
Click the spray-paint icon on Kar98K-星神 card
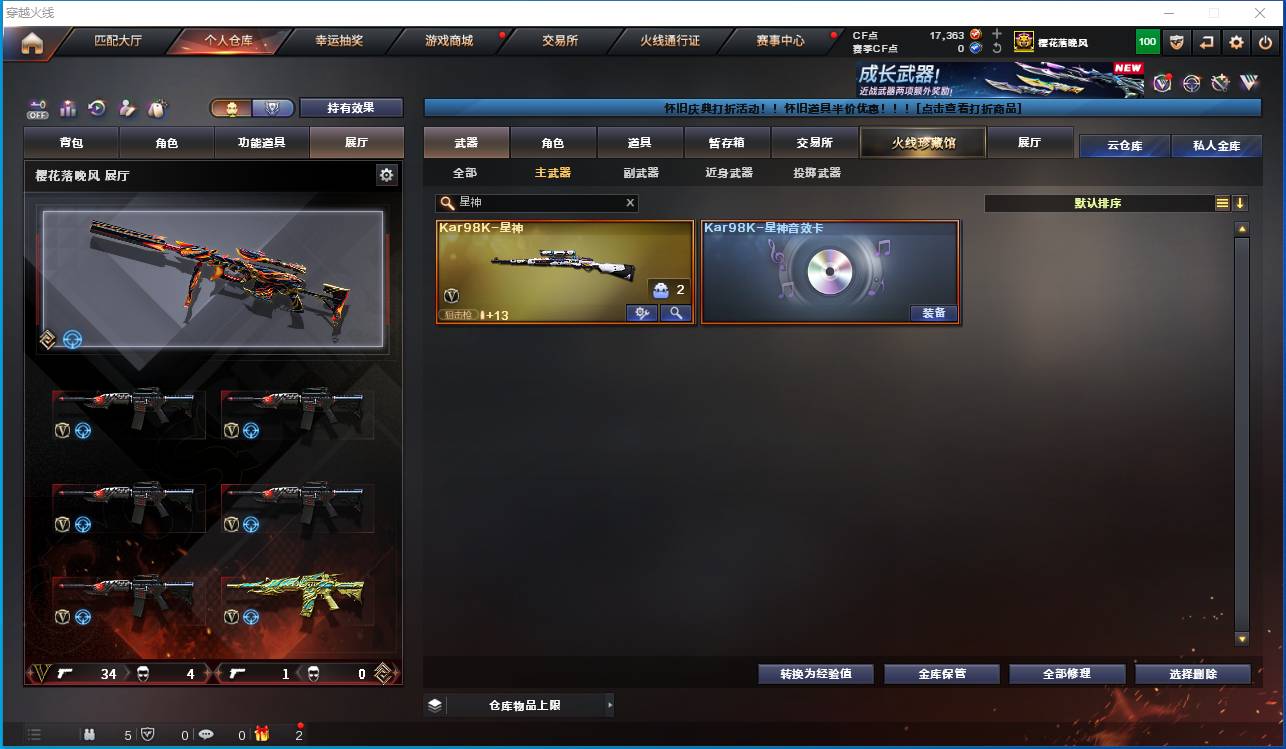tap(642, 313)
